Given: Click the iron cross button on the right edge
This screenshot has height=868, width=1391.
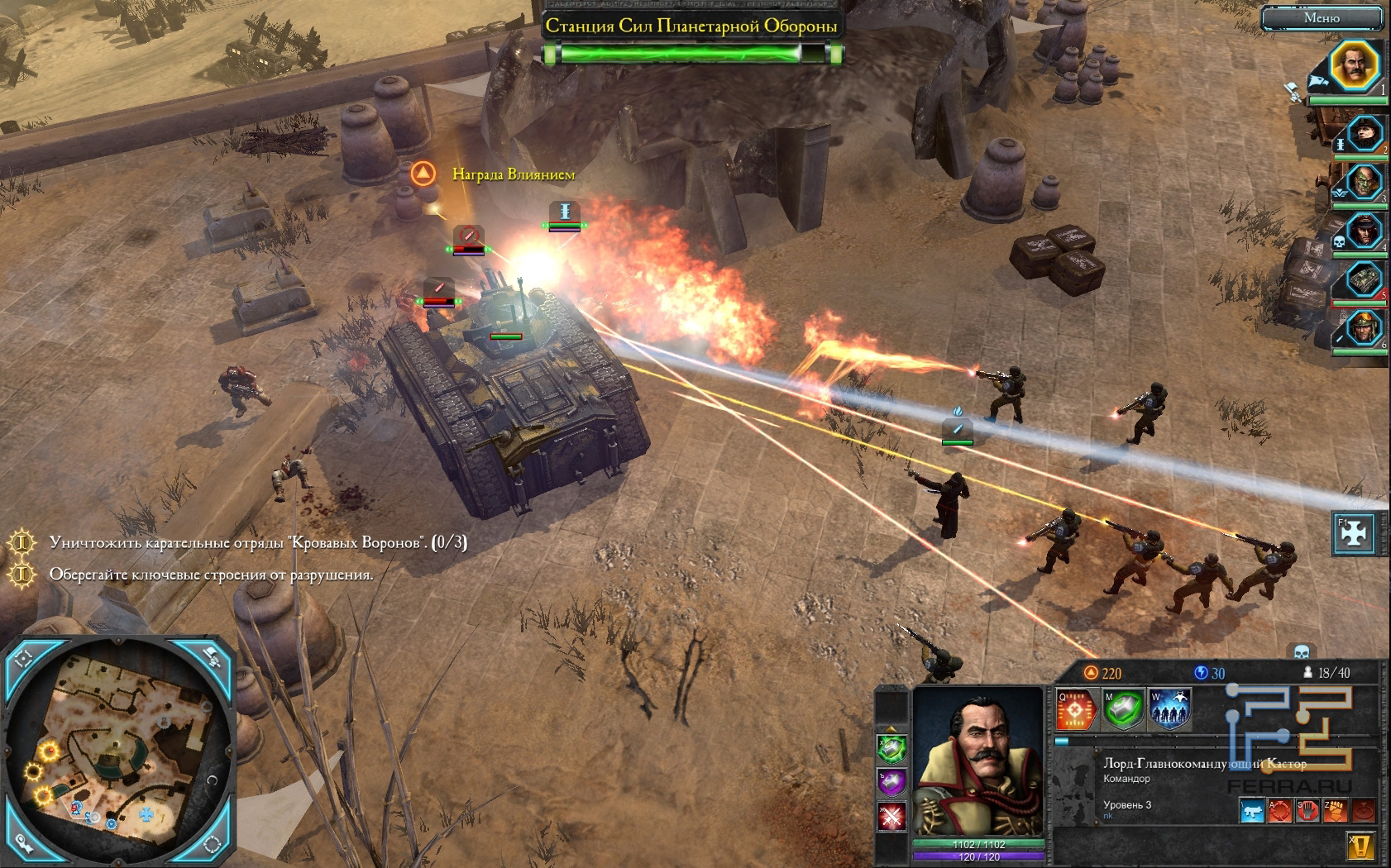Looking at the screenshot, I should (x=1354, y=534).
